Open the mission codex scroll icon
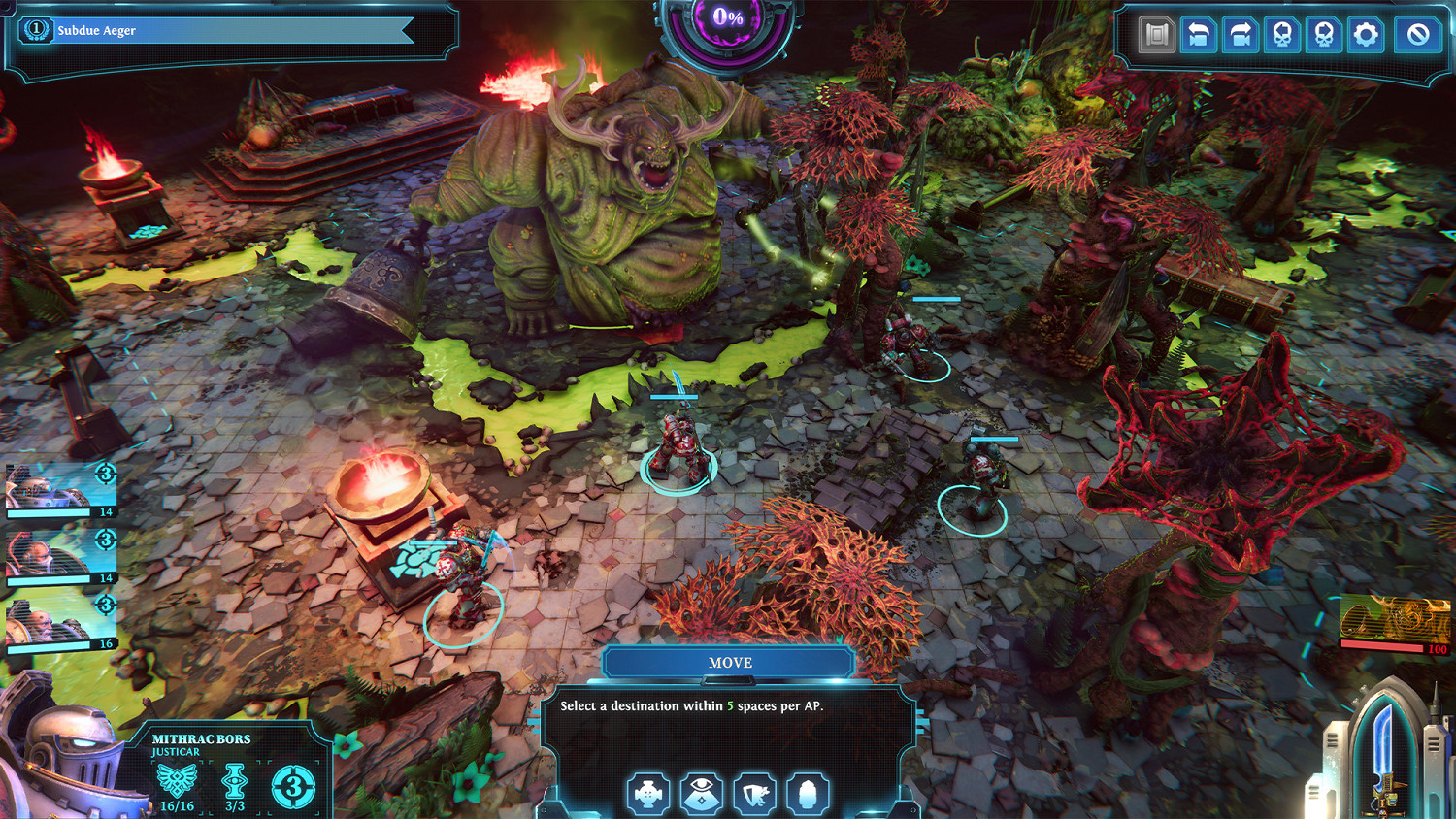The height and width of the screenshot is (819, 1456). (x=1155, y=34)
